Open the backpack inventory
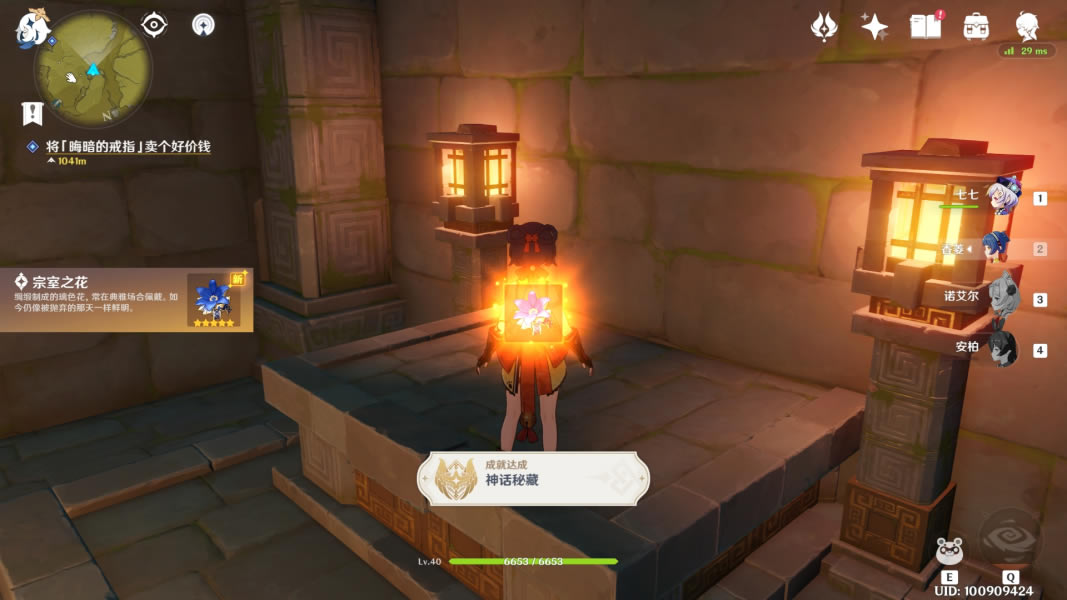The width and height of the screenshot is (1067, 600). 975,27
